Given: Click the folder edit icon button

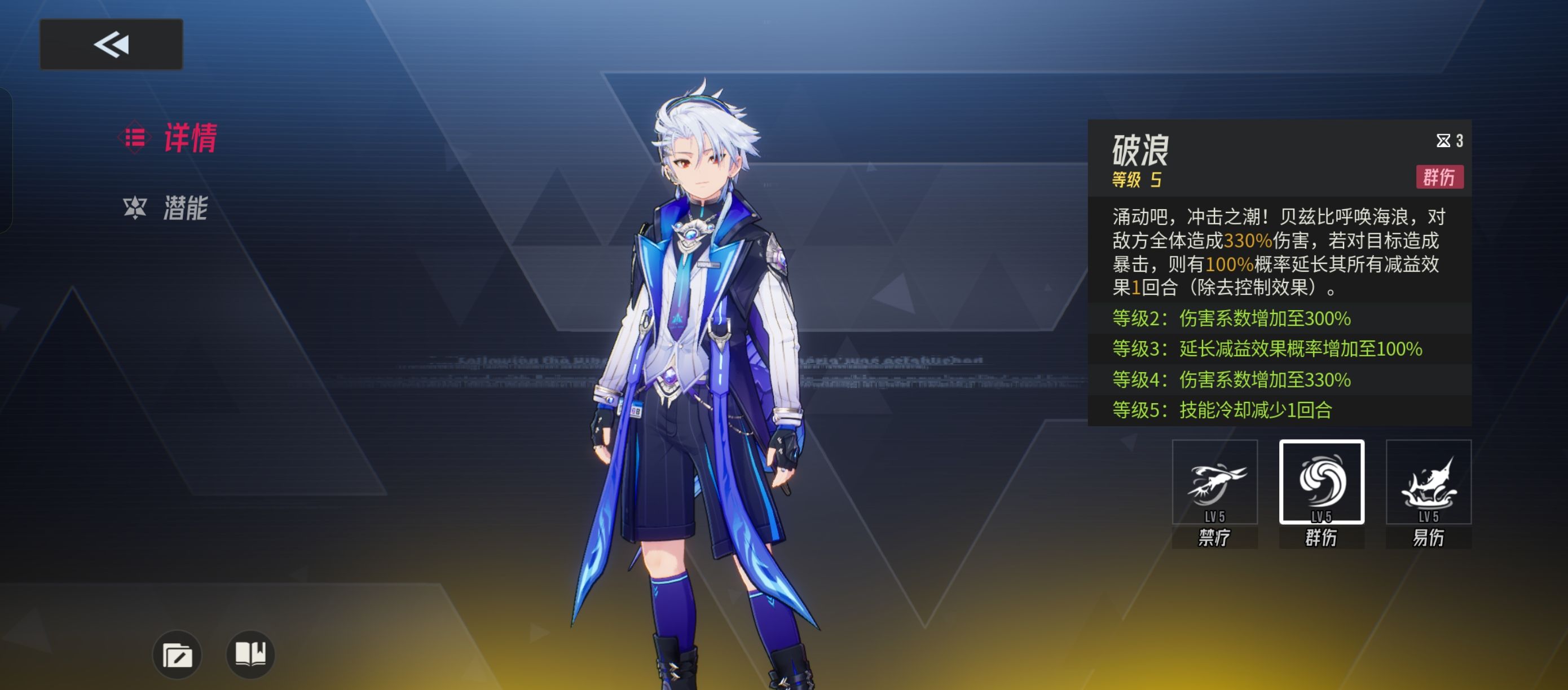Looking at the screenshot, I should [177, 654].
